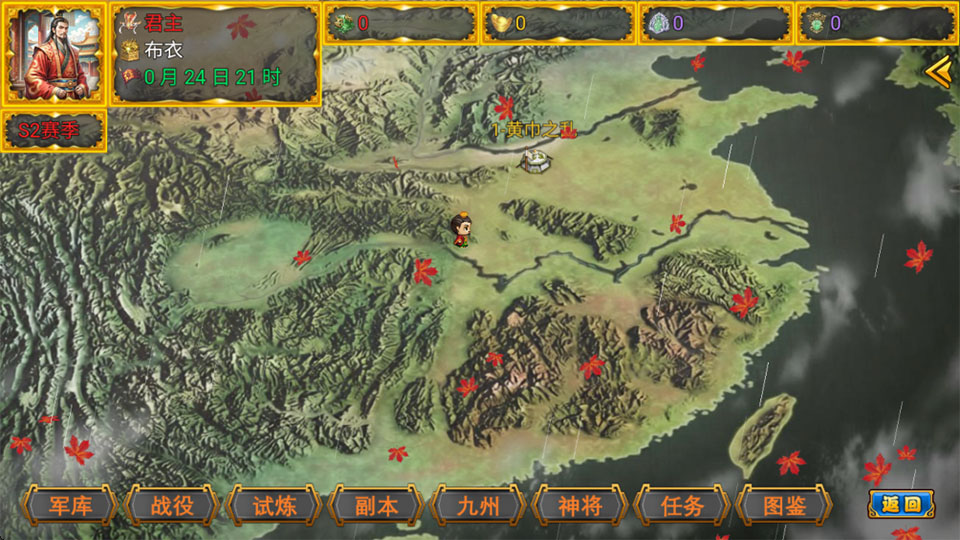Open the 战役 campaign menu

click(172, 505)
